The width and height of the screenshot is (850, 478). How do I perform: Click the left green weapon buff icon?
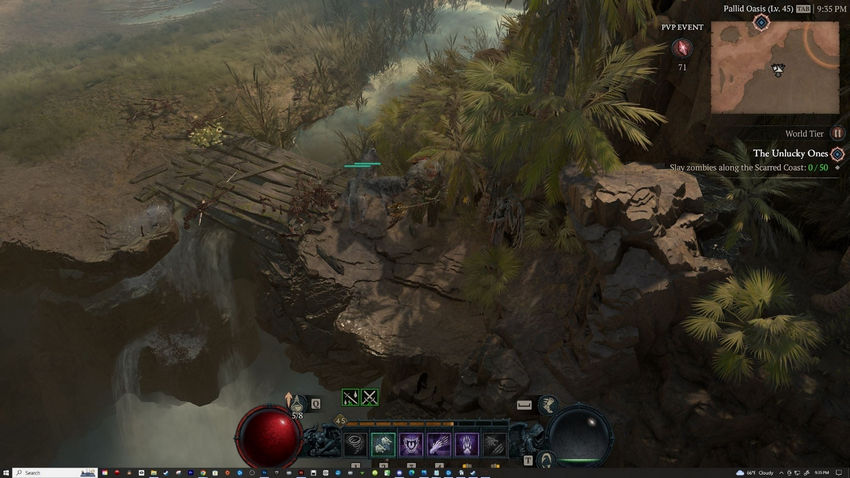click(x=350, y=397)
